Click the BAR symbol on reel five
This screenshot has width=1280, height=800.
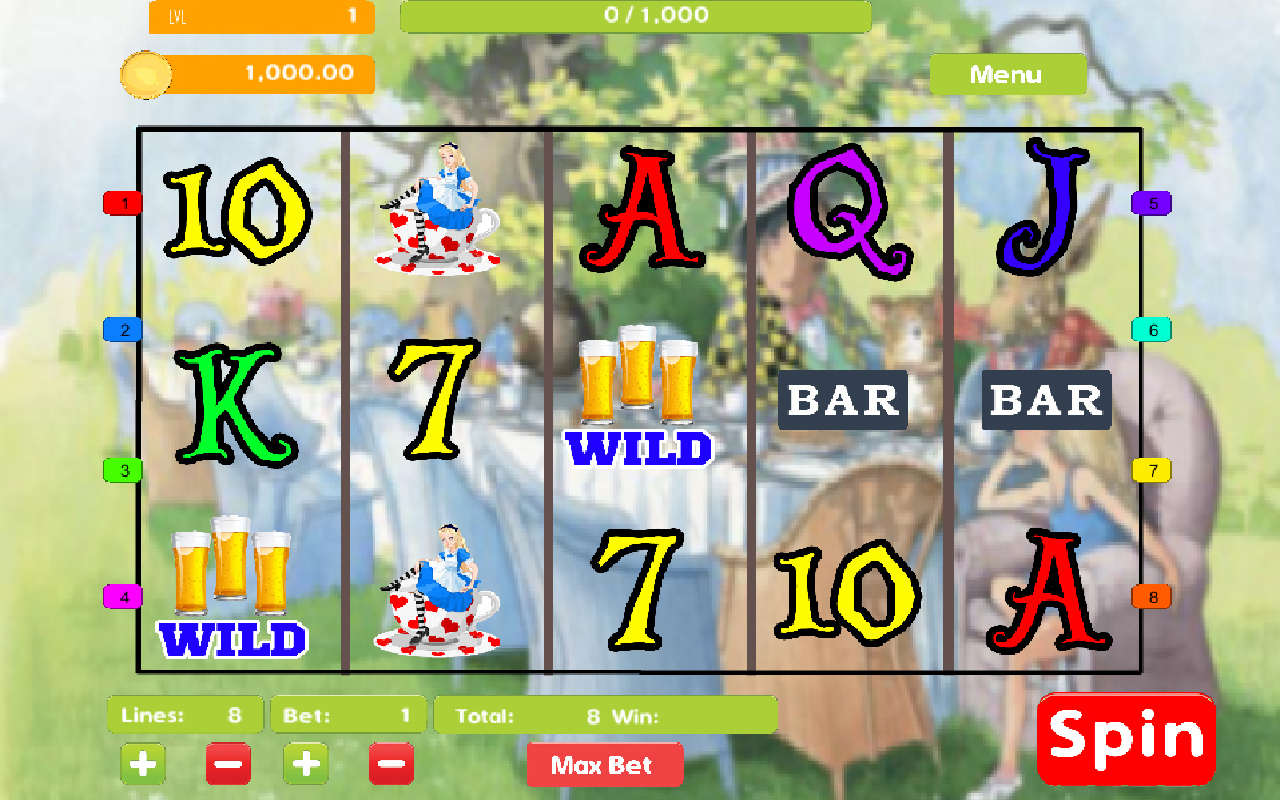(x=1045, y=400)
